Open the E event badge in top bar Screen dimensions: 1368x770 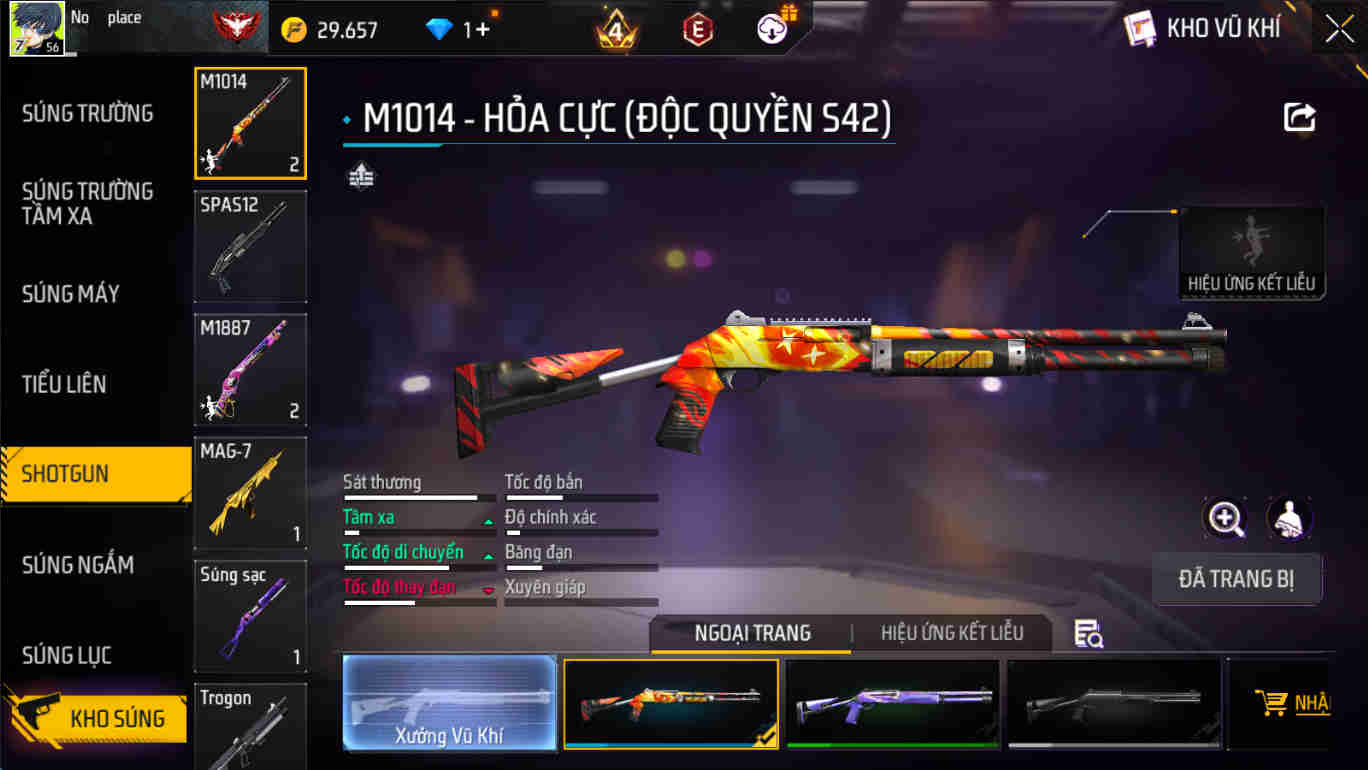(695, 27)
